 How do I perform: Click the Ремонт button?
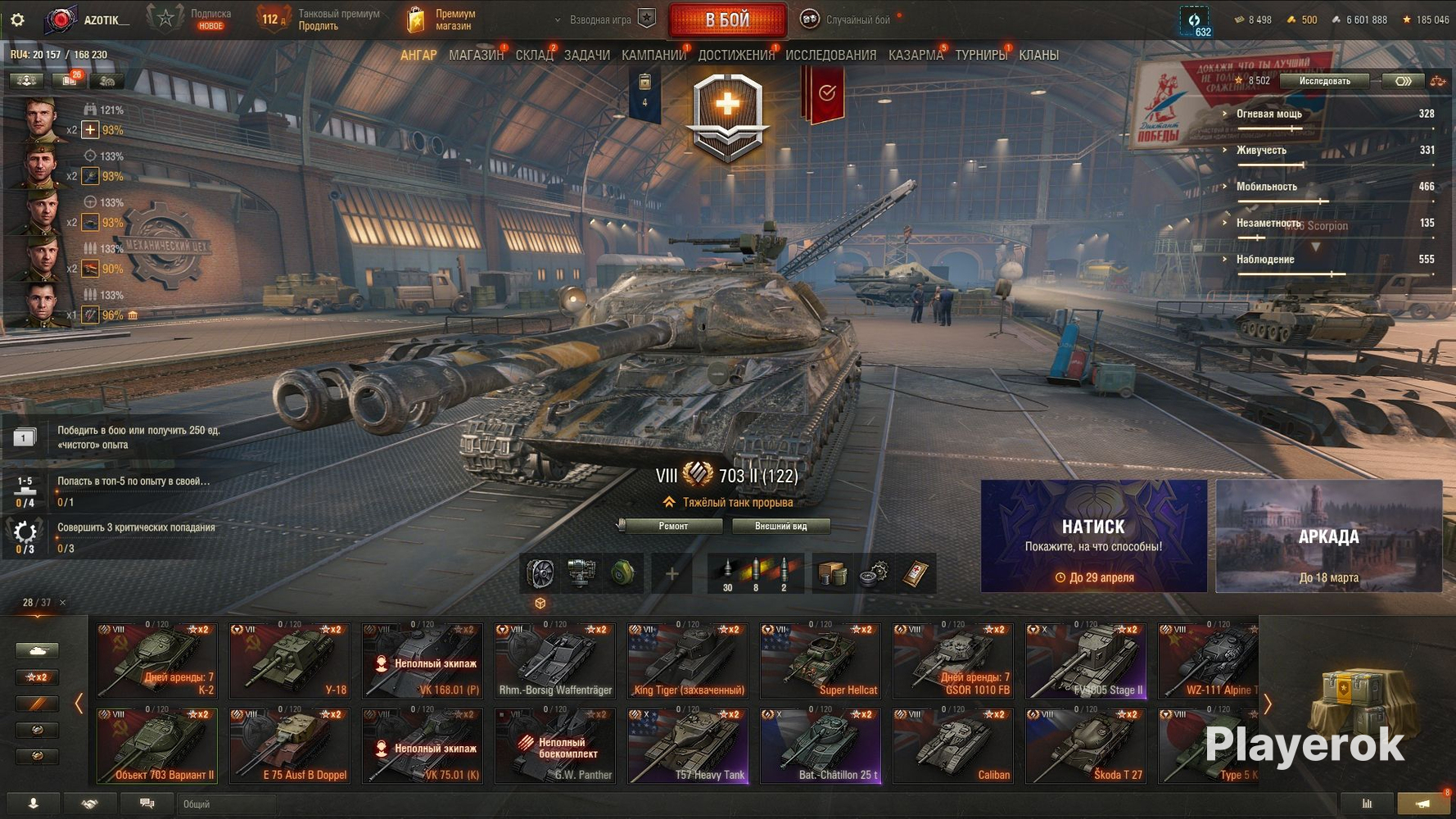[673, 526]
